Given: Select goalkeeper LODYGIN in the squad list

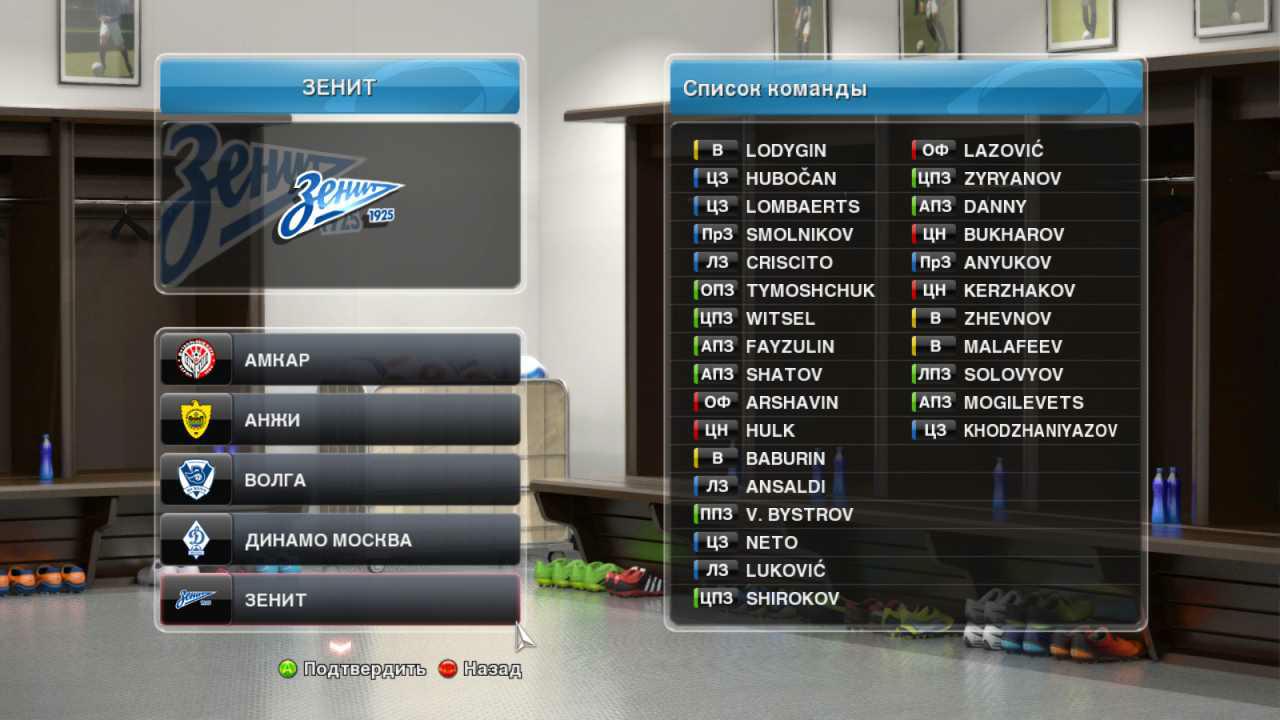Looking at the screenshot, I should (x=785, y=151).
